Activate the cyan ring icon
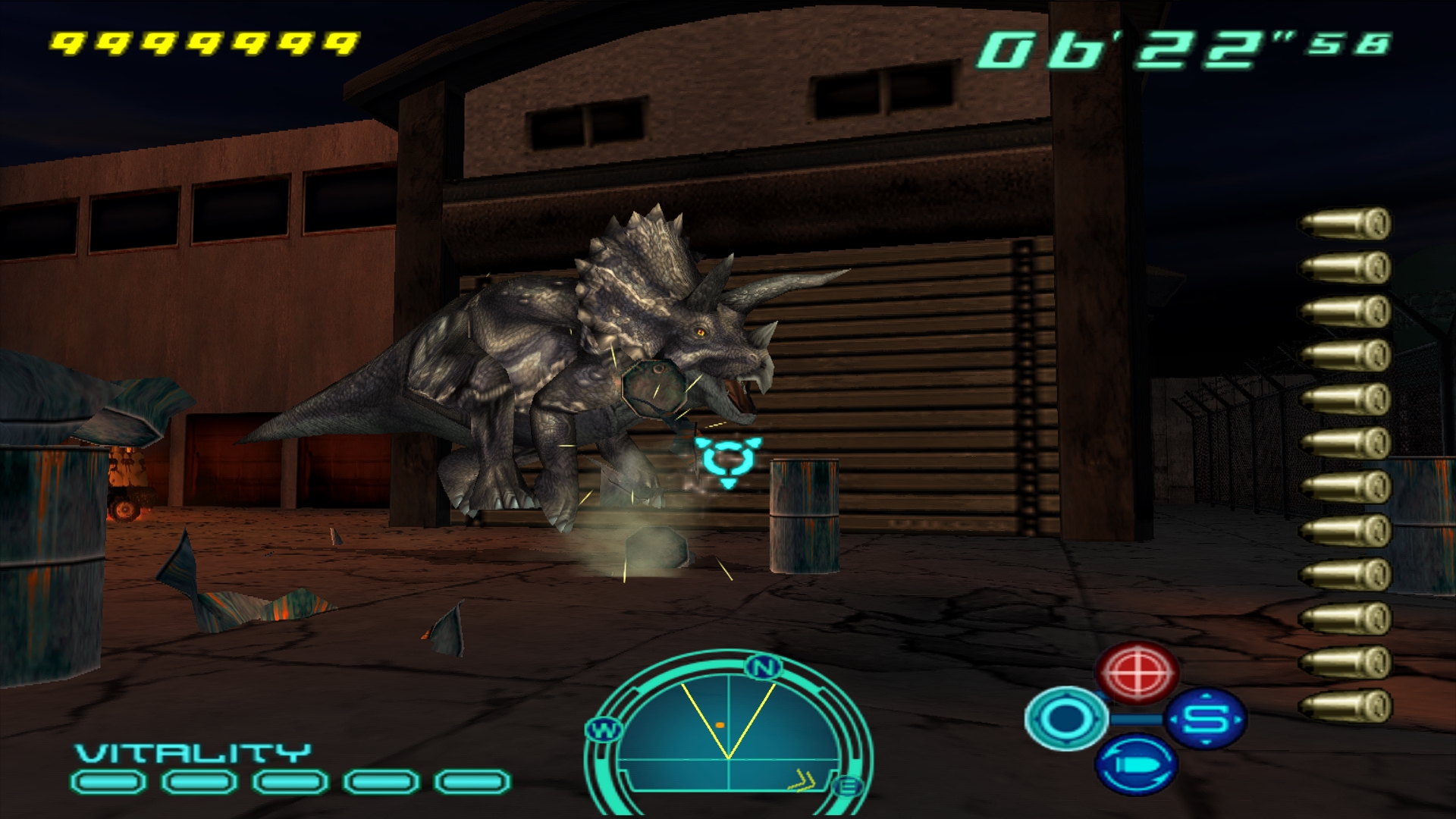Image resolution: width=1456 pixels, height=819 pixels. click(1065, 717)
